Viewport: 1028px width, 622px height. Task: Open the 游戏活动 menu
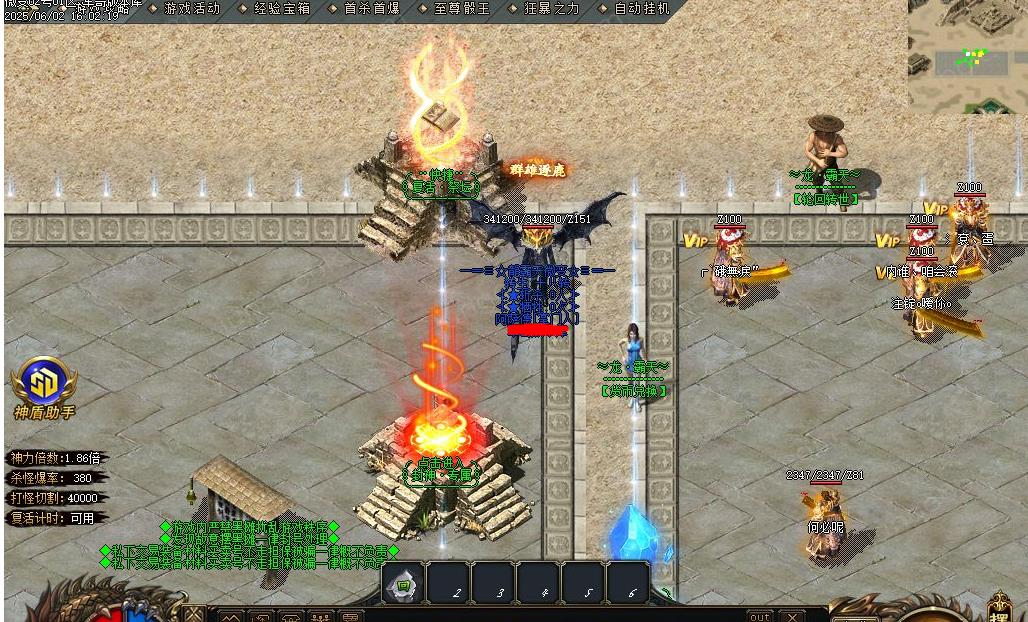[191, 9]
